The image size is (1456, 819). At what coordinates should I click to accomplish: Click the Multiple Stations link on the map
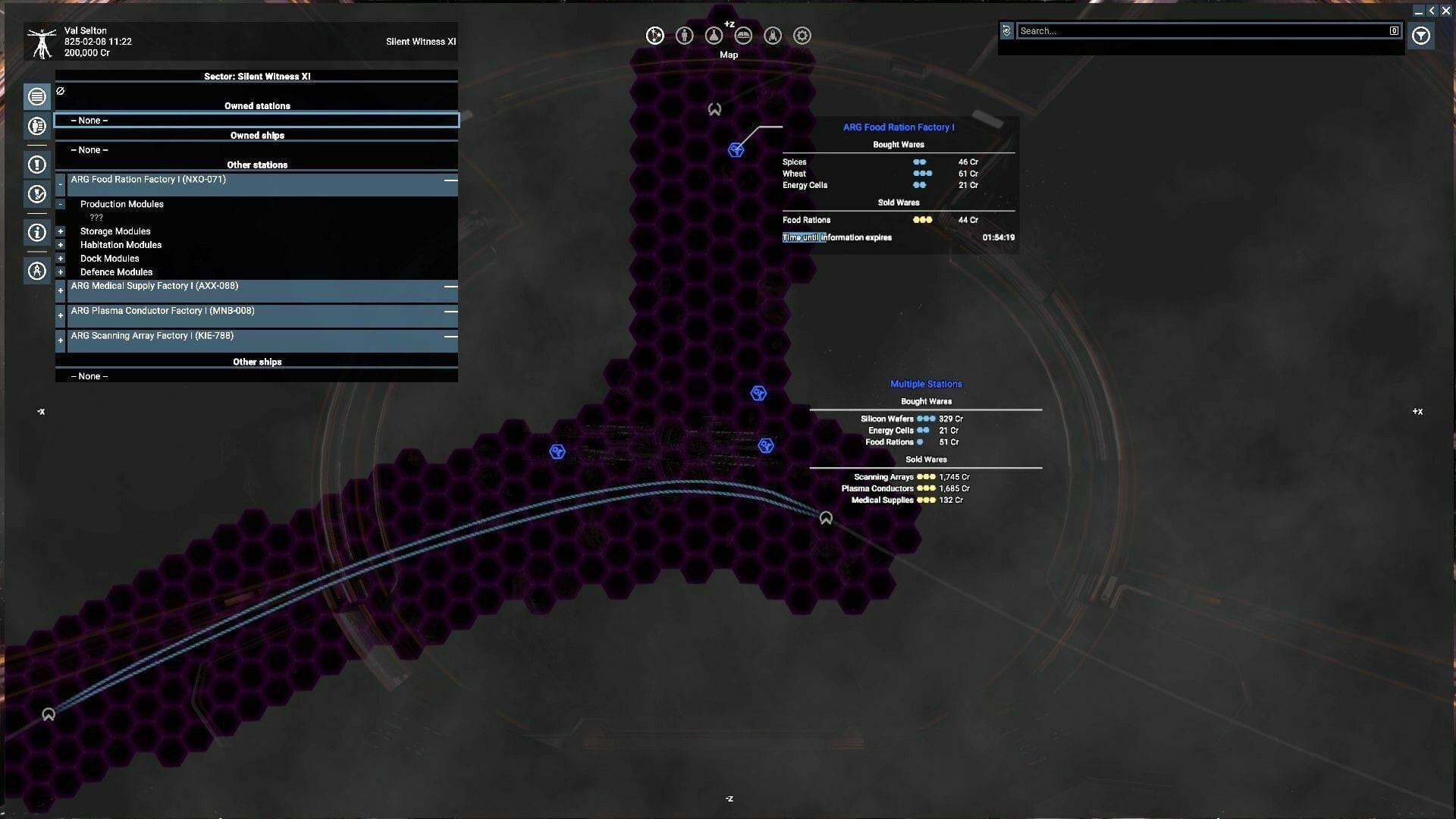926,384
